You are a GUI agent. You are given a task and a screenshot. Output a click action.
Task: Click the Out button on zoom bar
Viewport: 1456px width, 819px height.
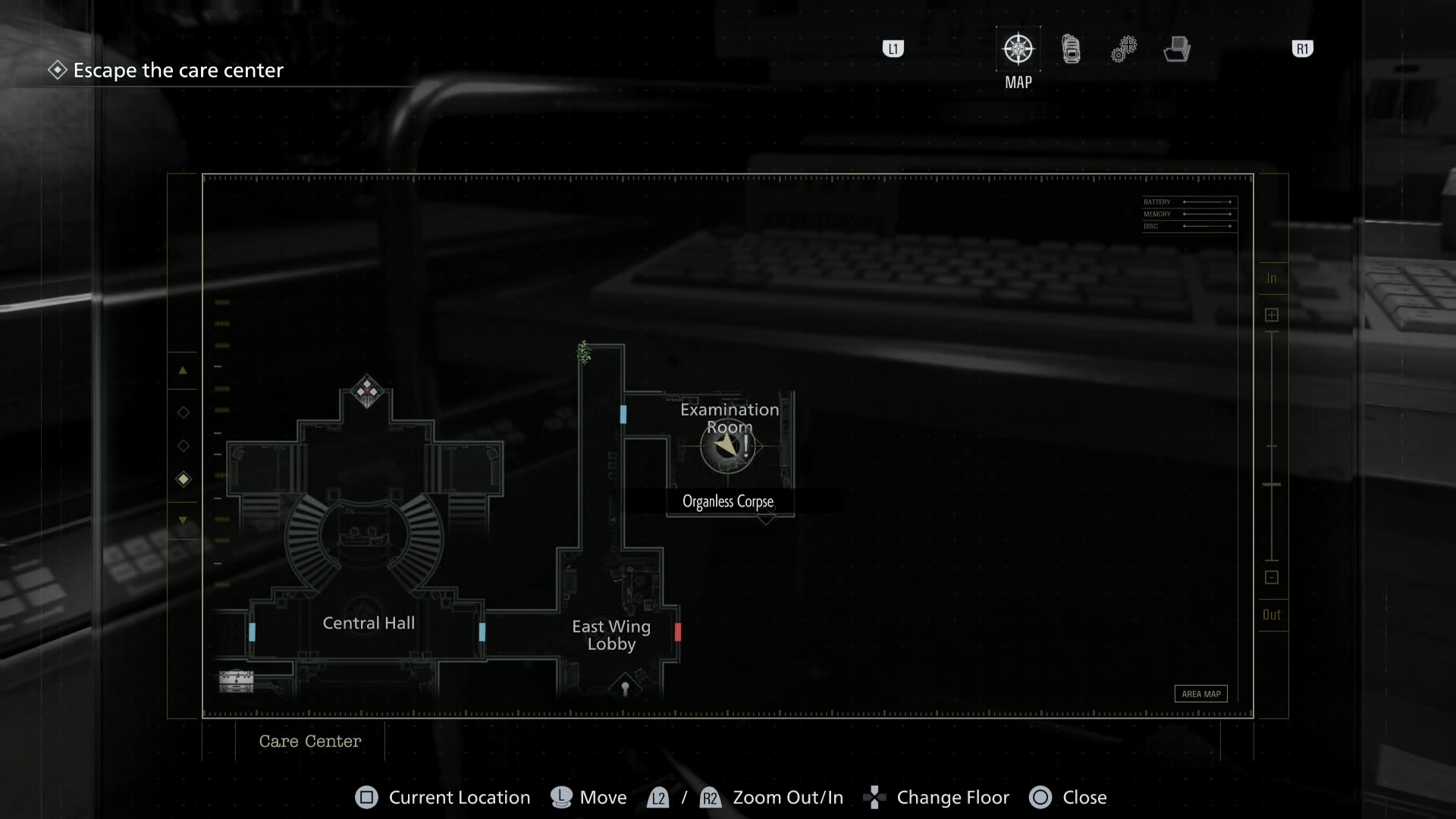tap(1272, 615)
